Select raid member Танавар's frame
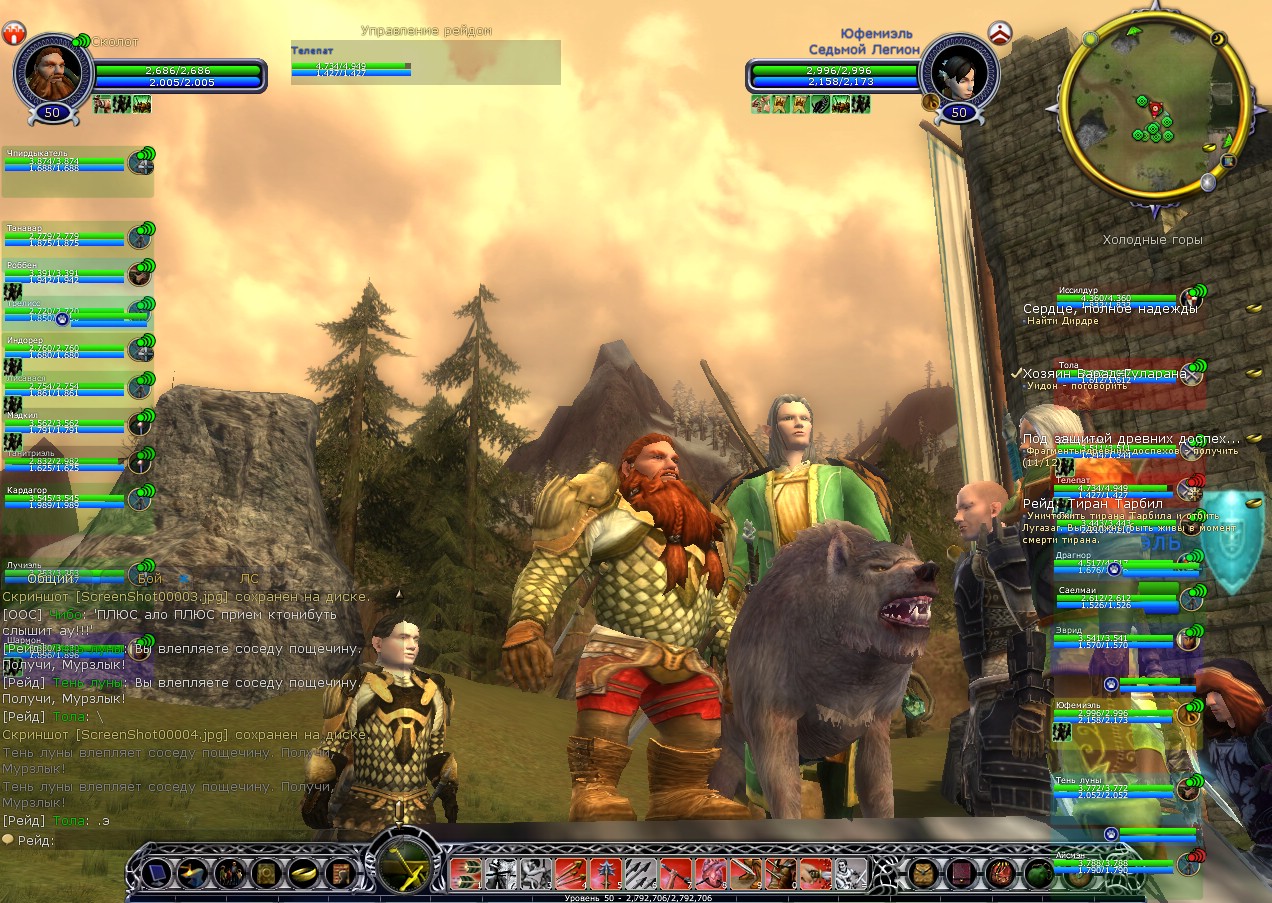Image resolution: width=1272 pixels, height=903 pixels. [x=65, y=237]
